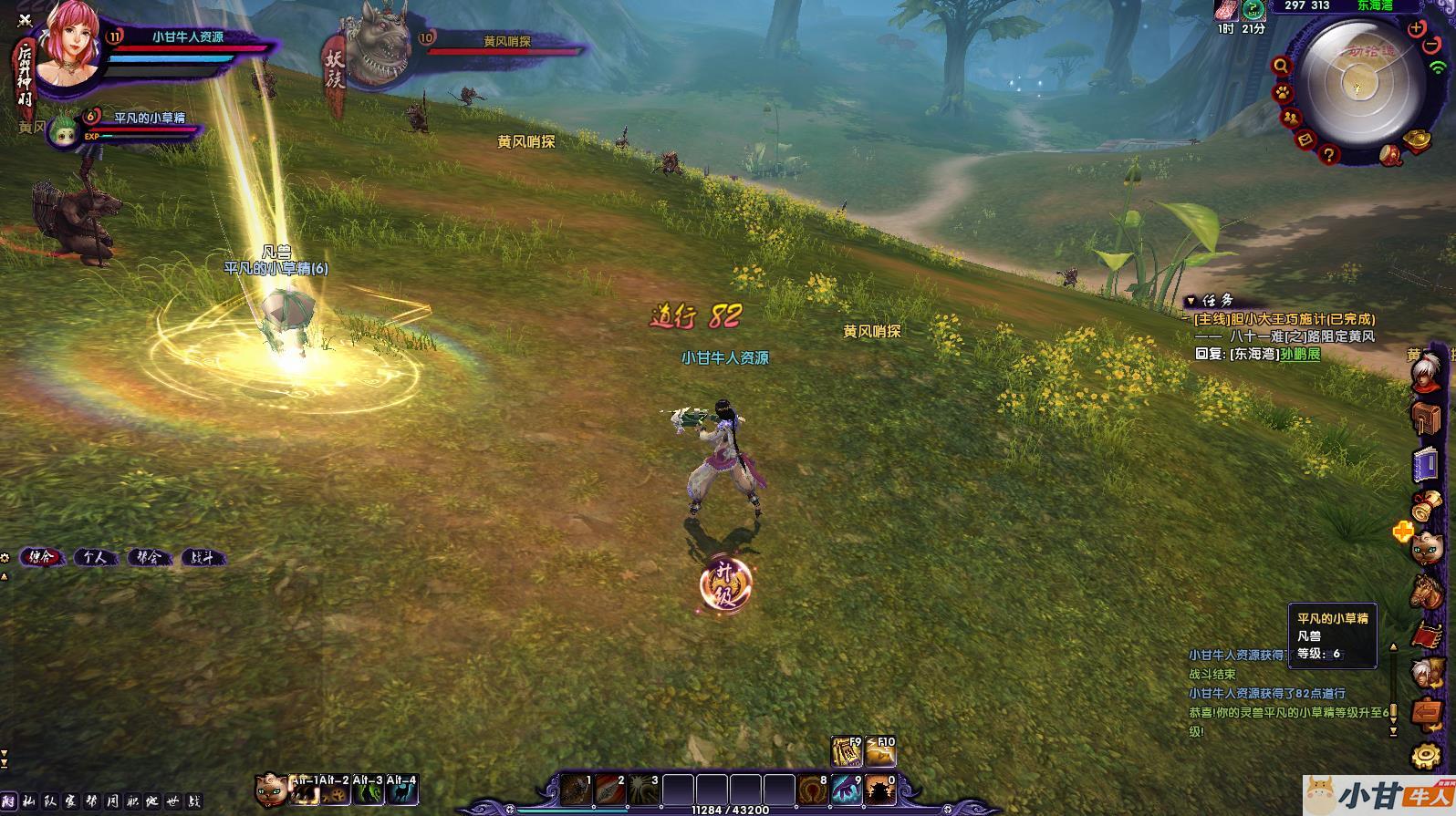This screenshot has height=816, width=1456.
Task: Click the 升级 level-up orb button
Action: coord(725,584)
